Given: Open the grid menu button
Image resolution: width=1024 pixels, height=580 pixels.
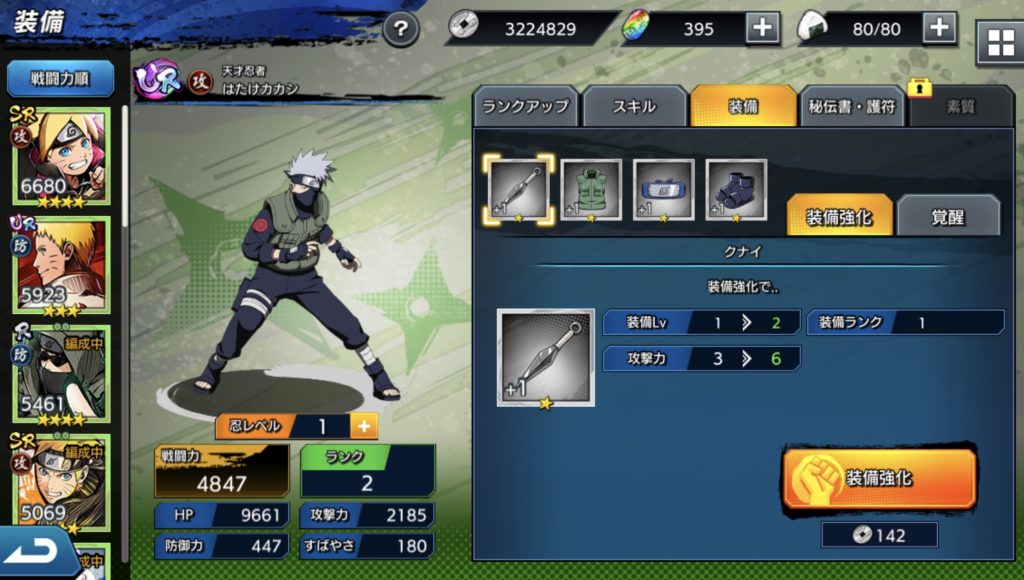Looking at the screenshot, I should (x=1000, y=43).
